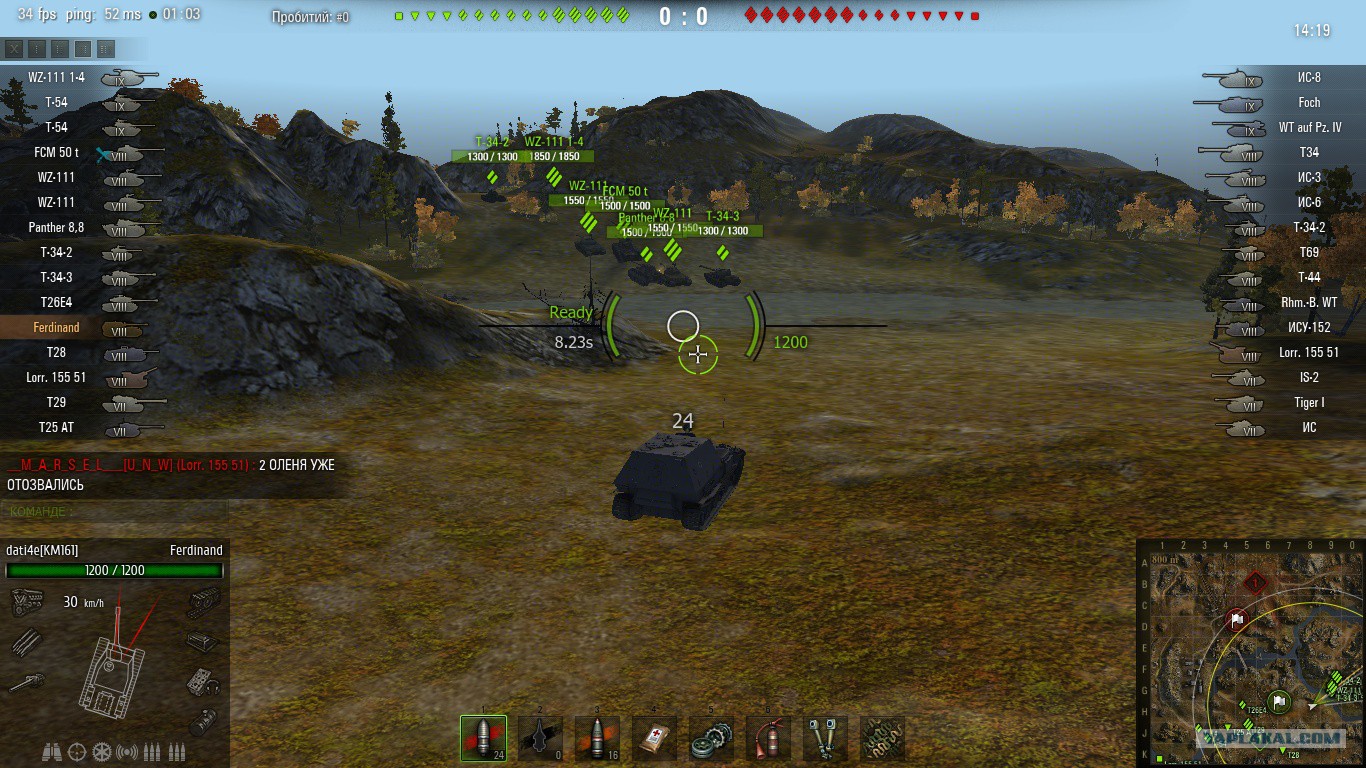Image resolution: width=1366 pixels, height=768 pixels.
Task: Select the AP shell slot with 24 rounds
Action: click(483, 739)
